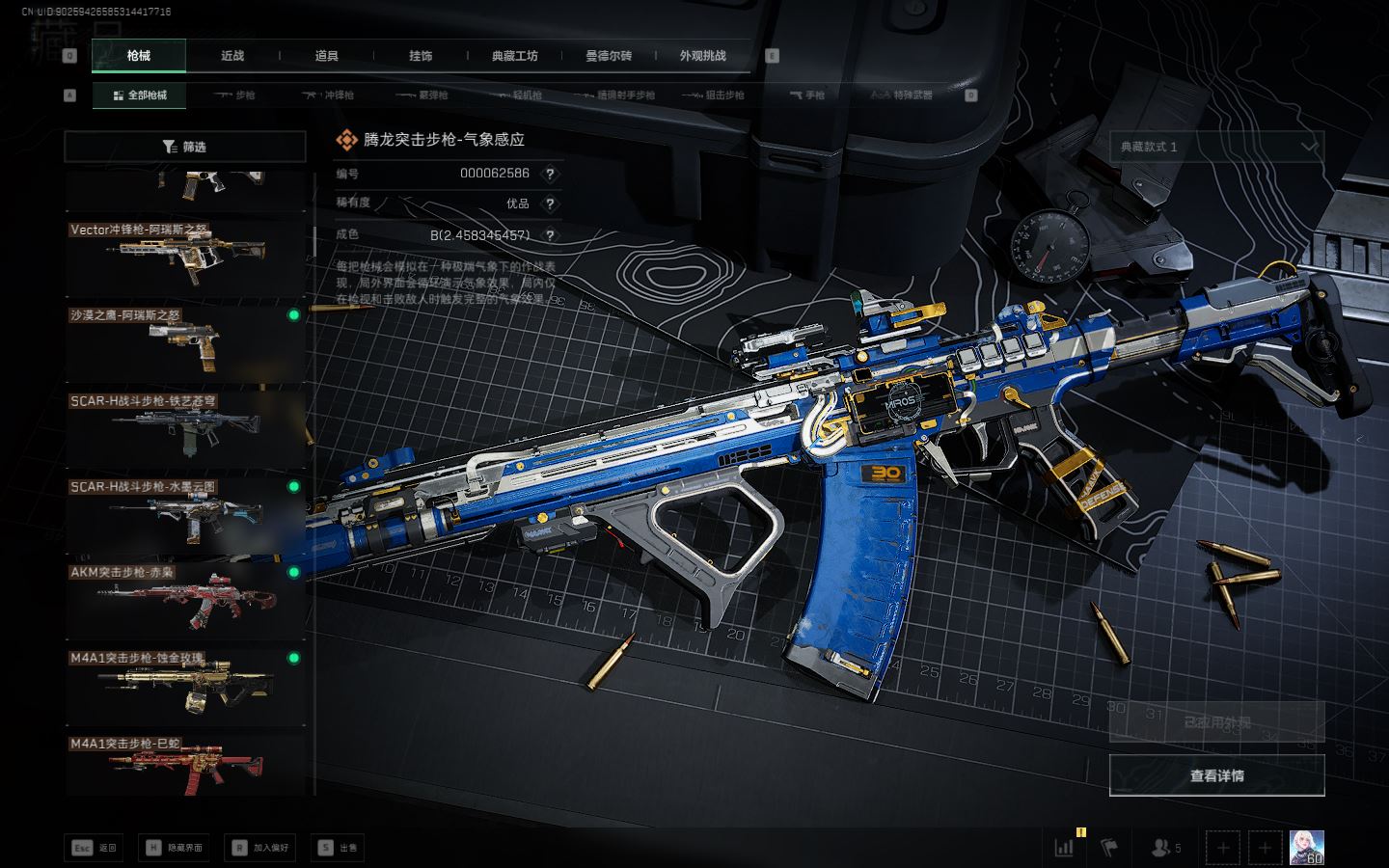
Task: Choose the 沙漠之鹰-阿瑞斯之怒 skin
Action: pyautogui.click(x=185, y=341)
